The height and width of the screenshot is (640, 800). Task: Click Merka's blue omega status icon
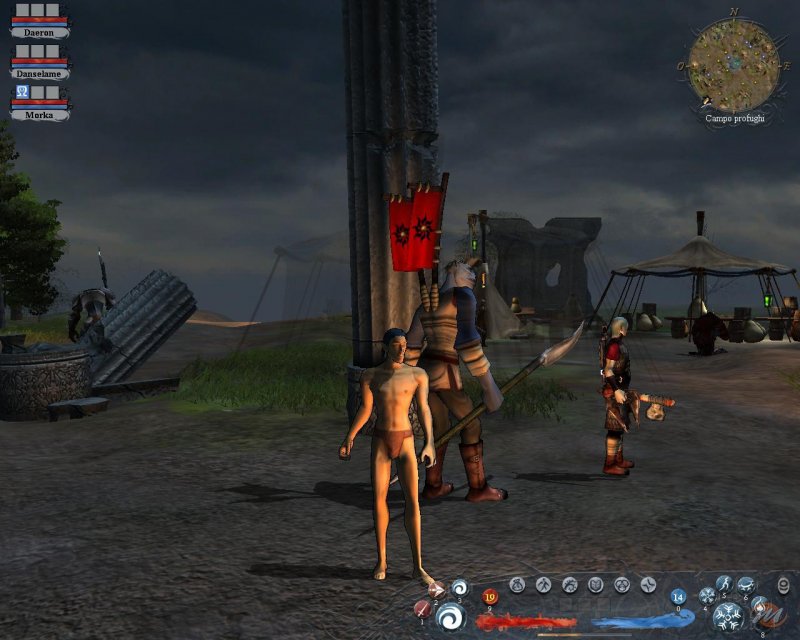tap(22, 92)
